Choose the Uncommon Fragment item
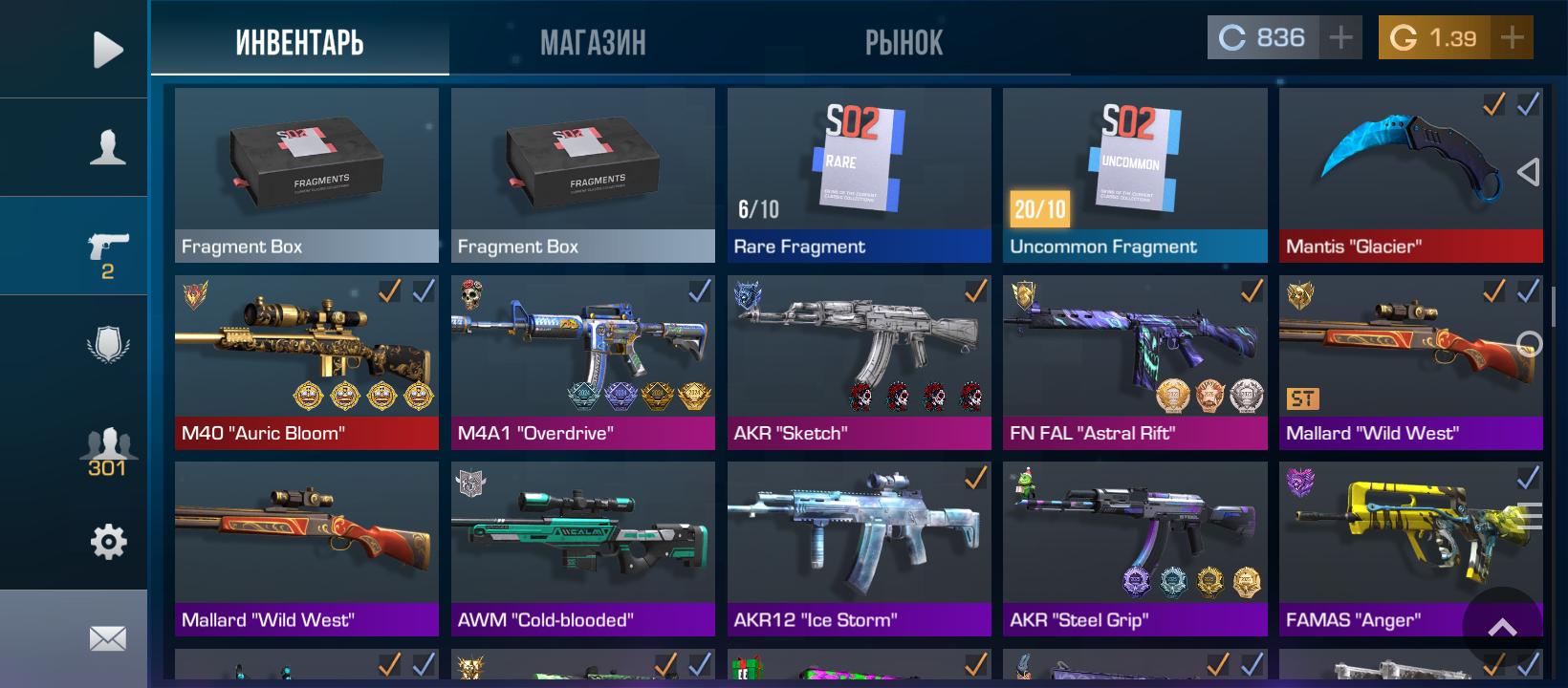1568x688 pixels. click(x=1134, y=175)
